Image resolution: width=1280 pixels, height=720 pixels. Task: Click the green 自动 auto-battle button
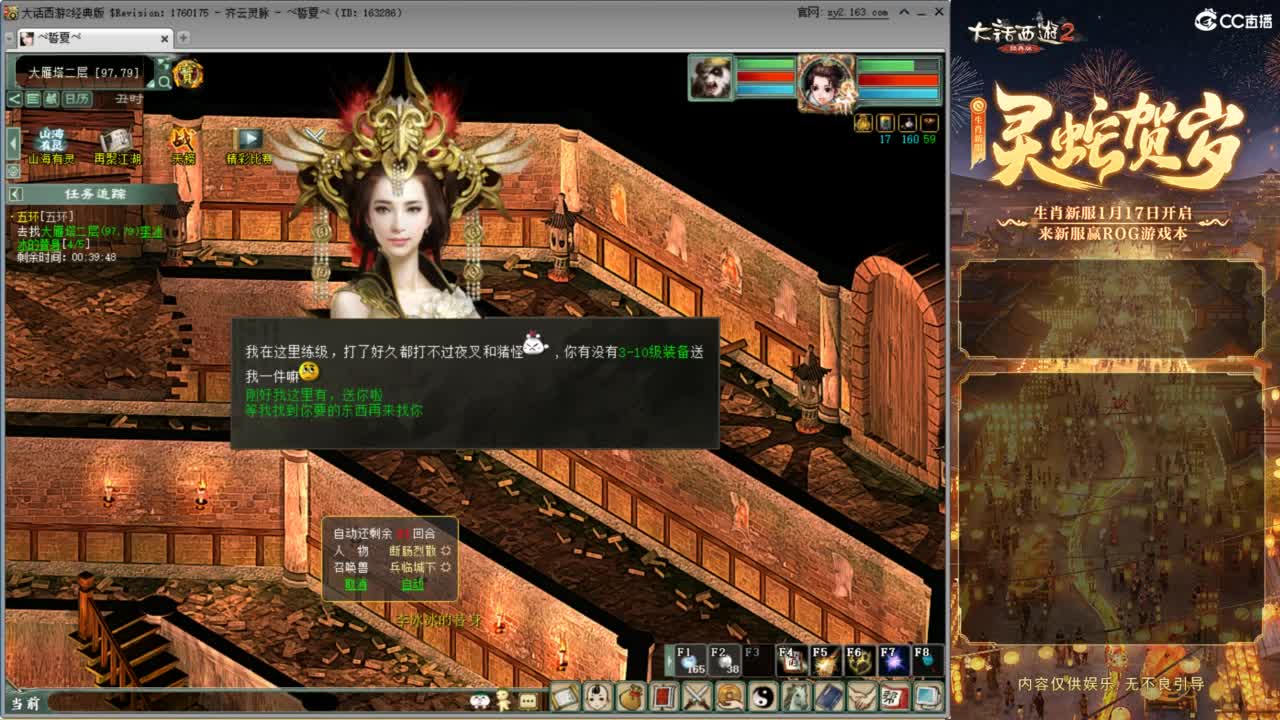click(412, 584)
